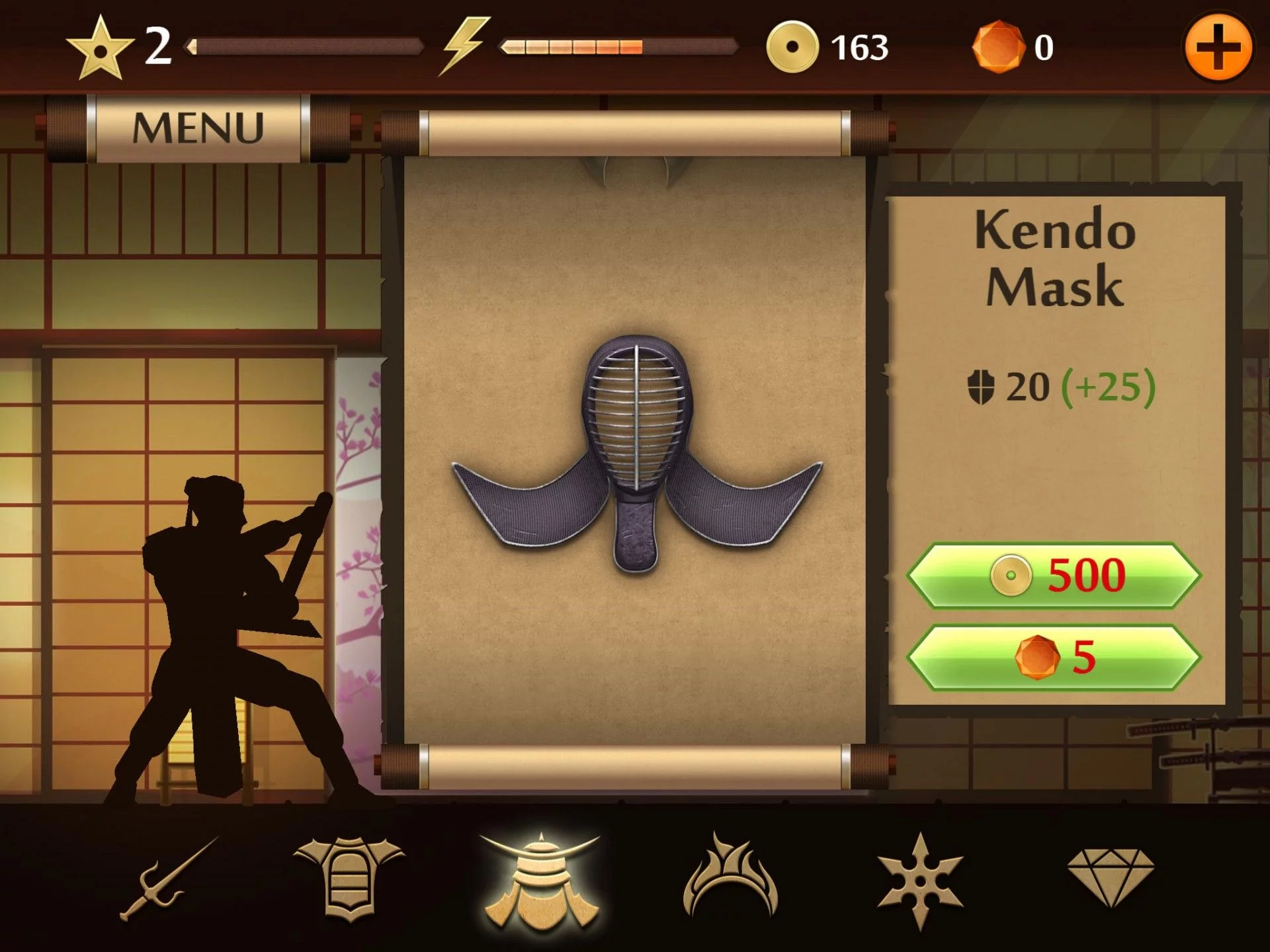Switch to the weapons sword tab
The image size is (1270, 952).
[x=169, y=879]
